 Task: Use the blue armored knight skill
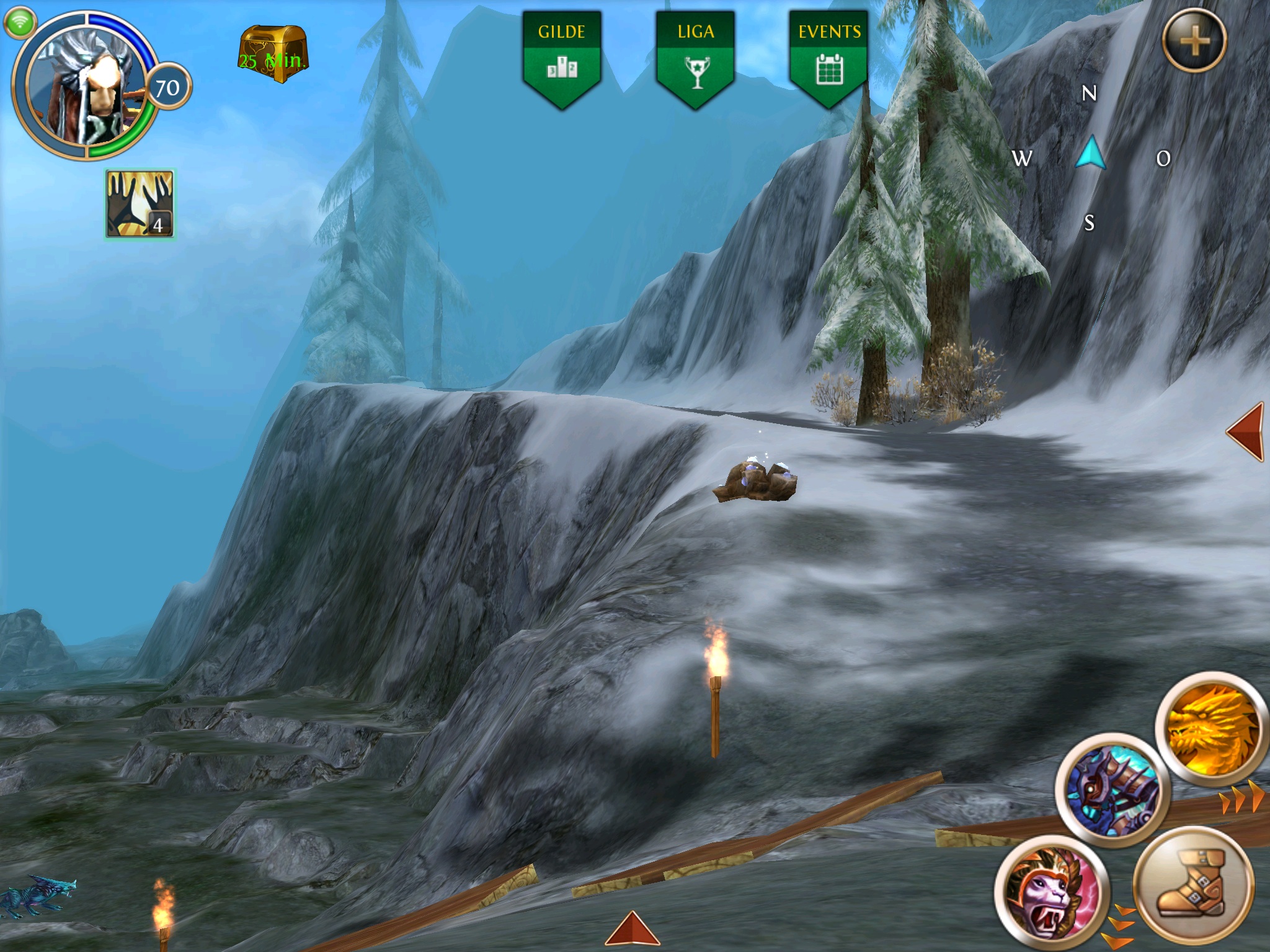[x=1112, y=790]
